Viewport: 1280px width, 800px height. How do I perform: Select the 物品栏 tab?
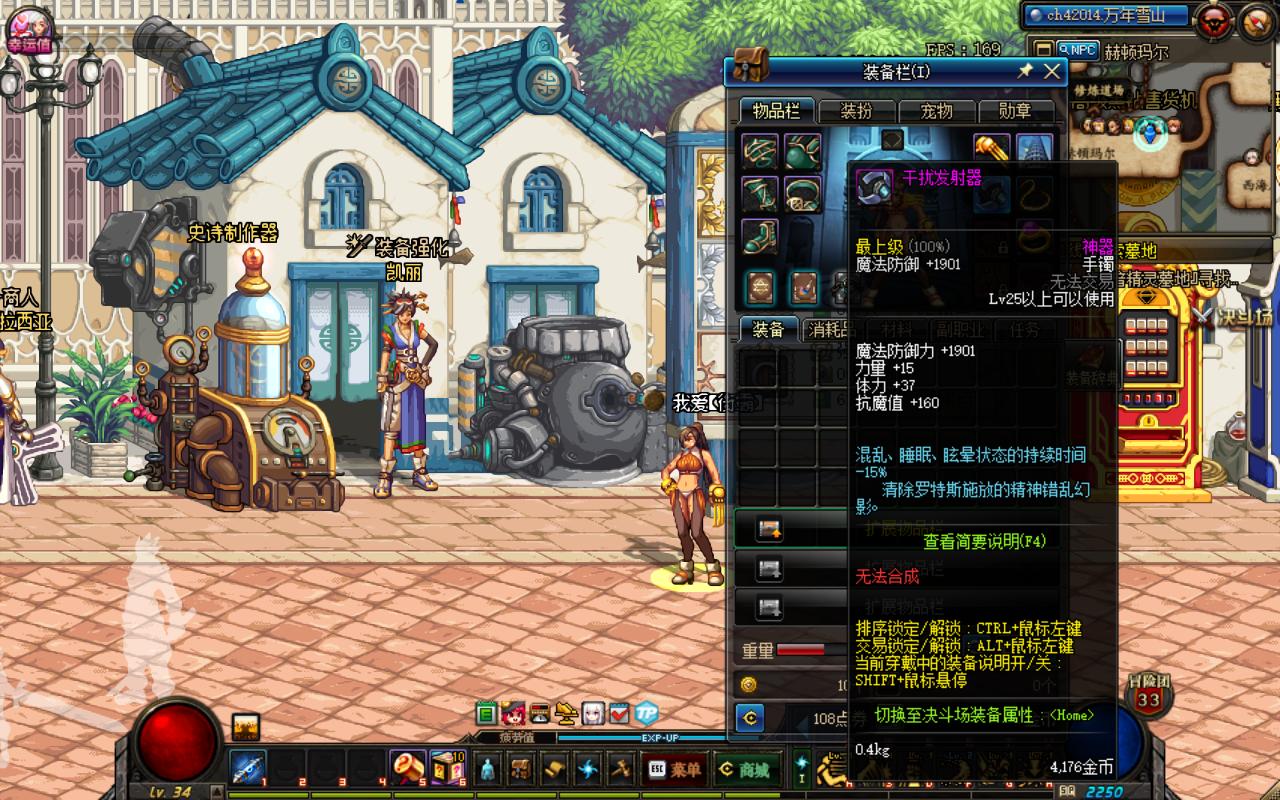click(x=777, y=111)
